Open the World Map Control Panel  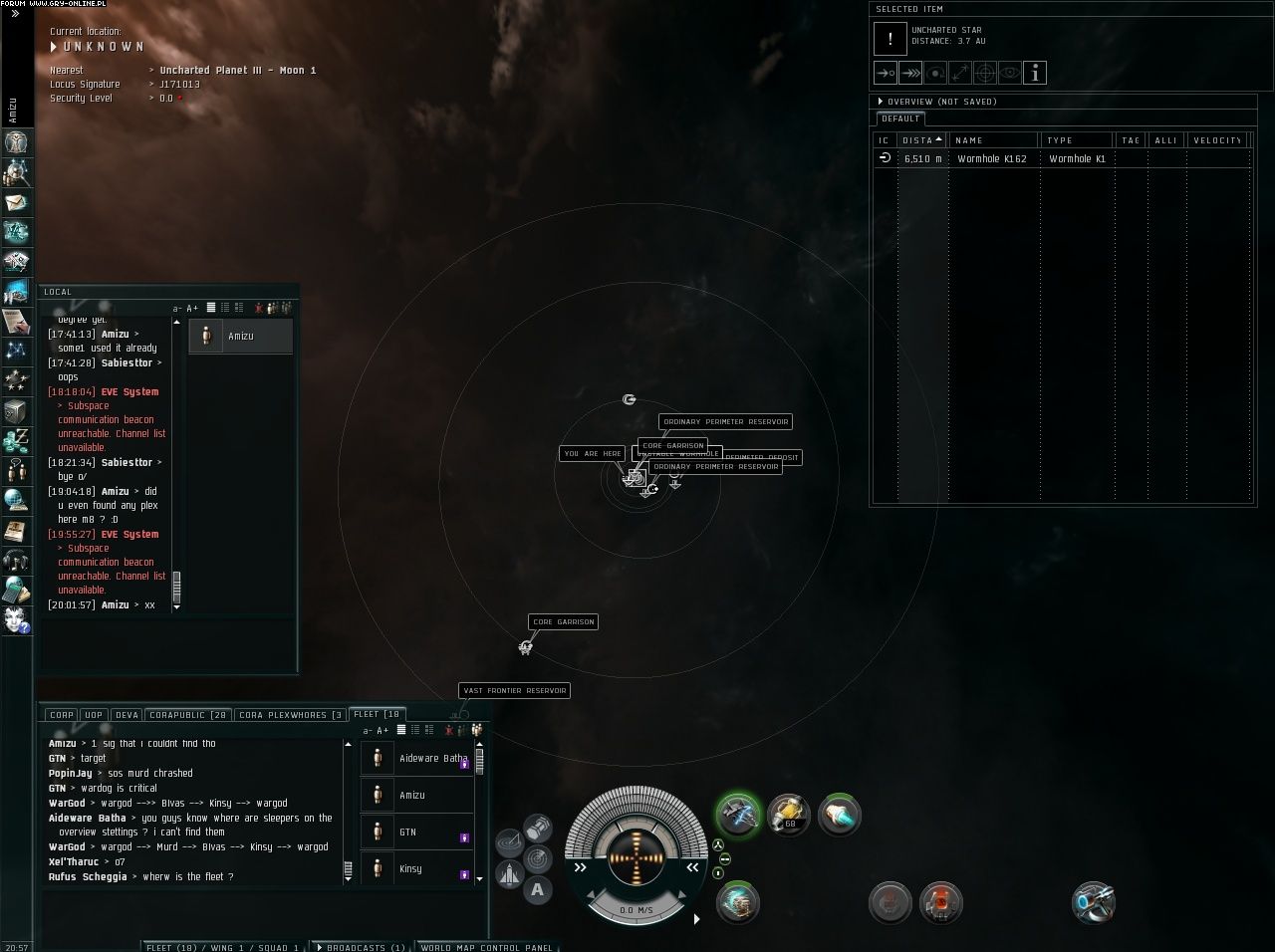[486, 947]
